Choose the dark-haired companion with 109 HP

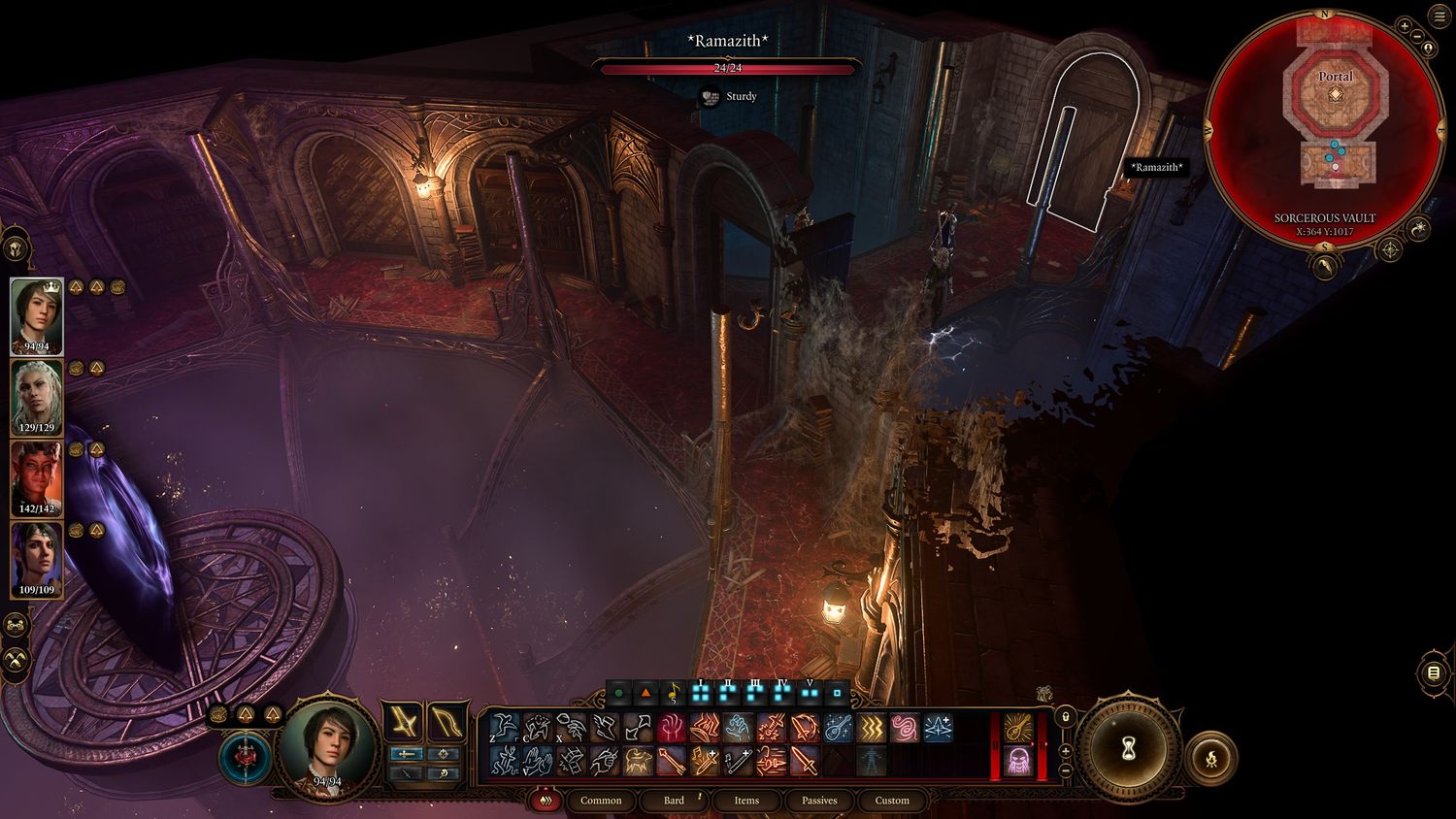pos(37,560)
